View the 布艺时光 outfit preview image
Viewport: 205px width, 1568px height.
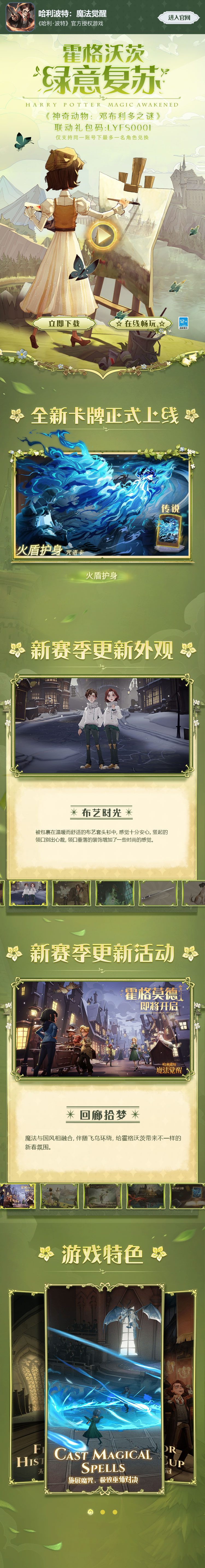pos(102,726)
